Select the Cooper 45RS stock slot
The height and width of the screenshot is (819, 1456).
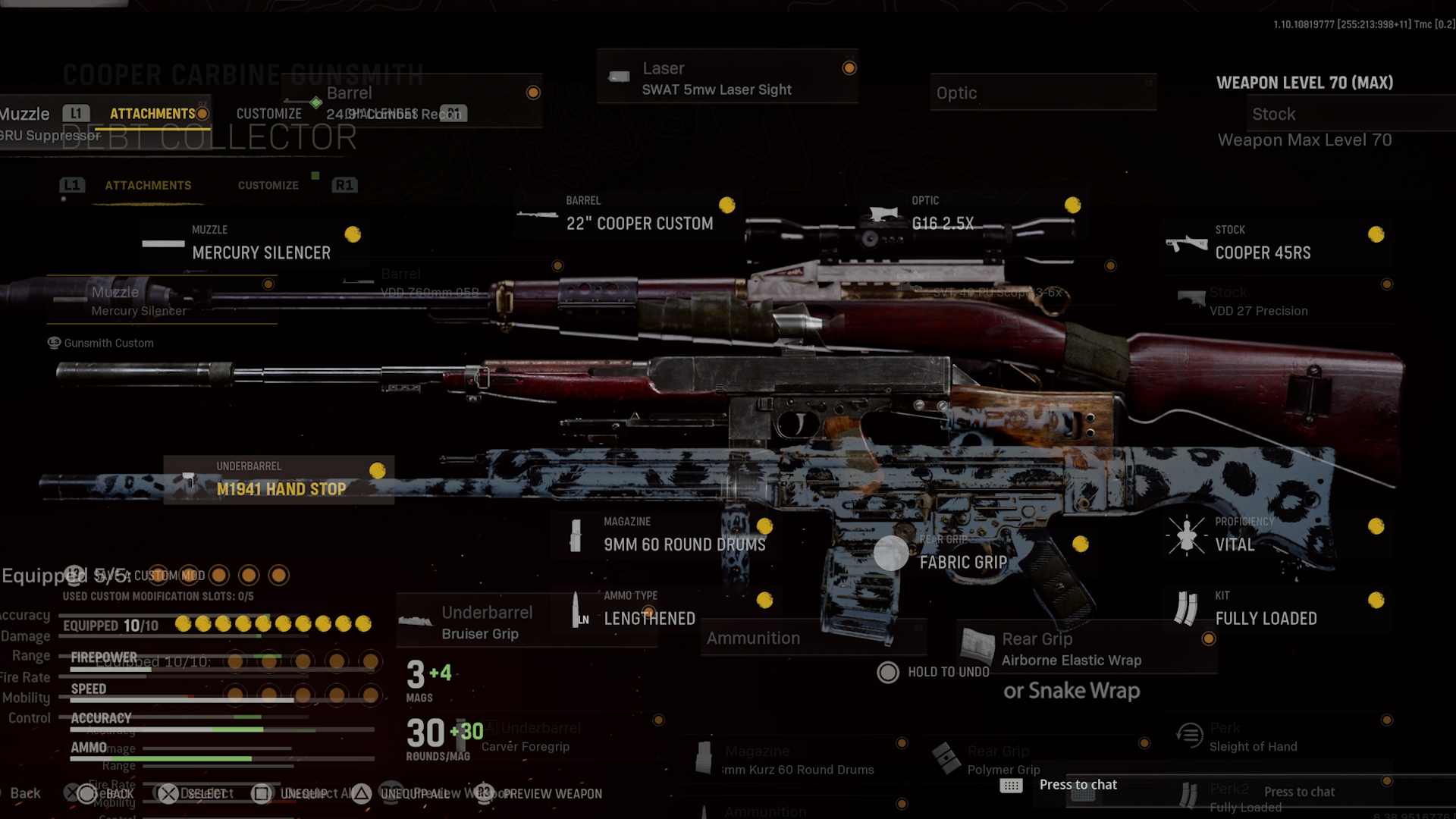pyautogui.click(x=1263, y=253)
